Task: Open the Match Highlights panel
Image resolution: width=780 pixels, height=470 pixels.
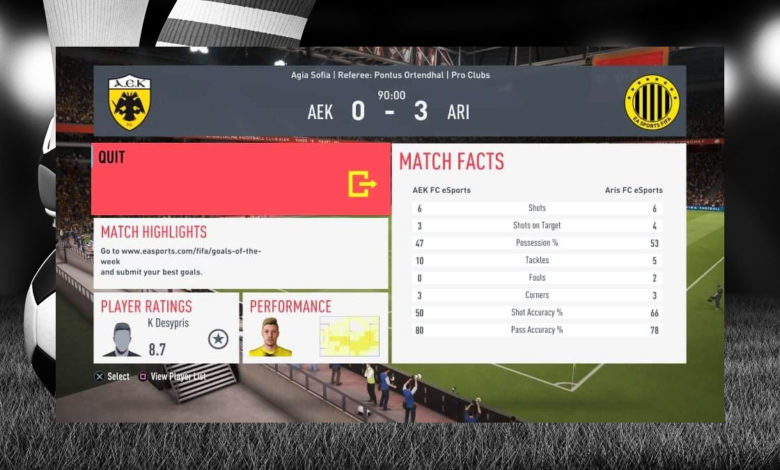Action: pos(240,254)
